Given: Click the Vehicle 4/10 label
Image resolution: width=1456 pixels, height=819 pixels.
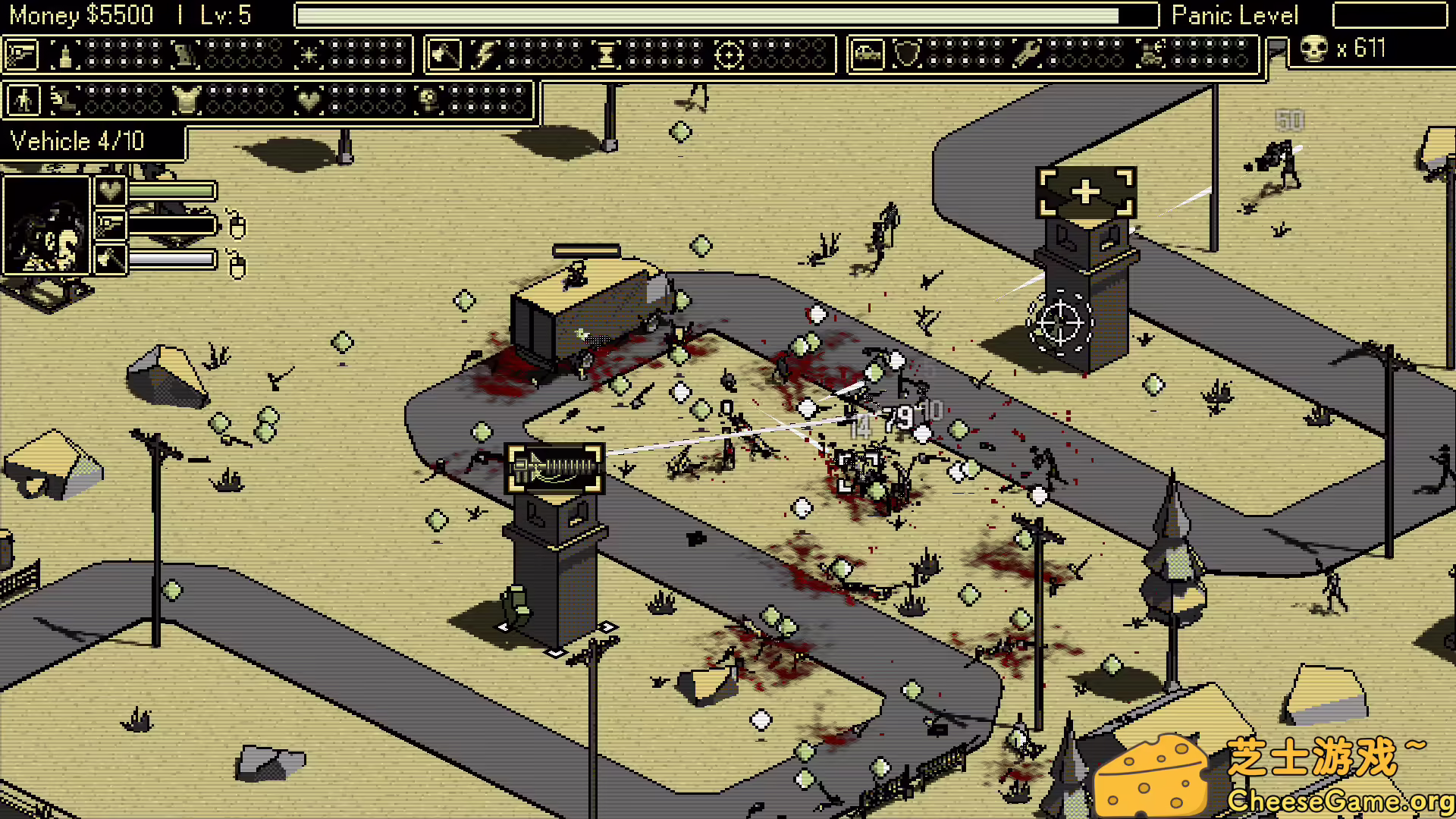Looking at the screenshot, I should tap(76, 141).
